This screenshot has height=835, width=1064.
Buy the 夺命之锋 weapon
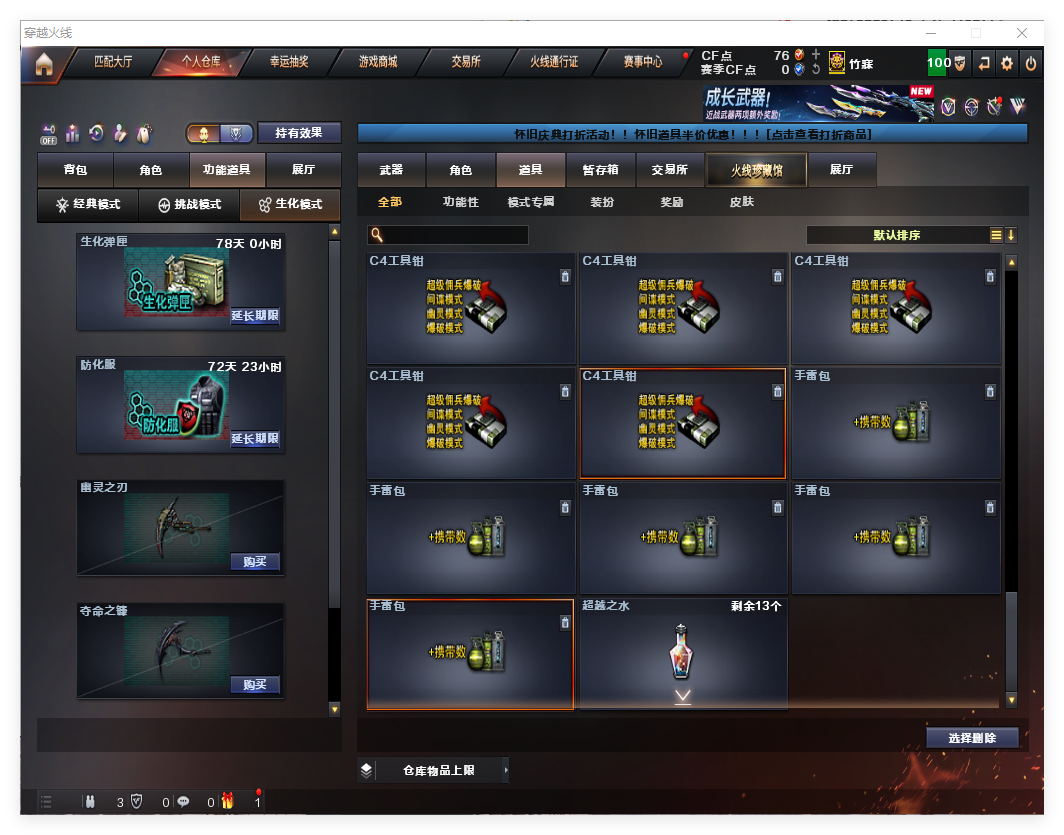255,685
